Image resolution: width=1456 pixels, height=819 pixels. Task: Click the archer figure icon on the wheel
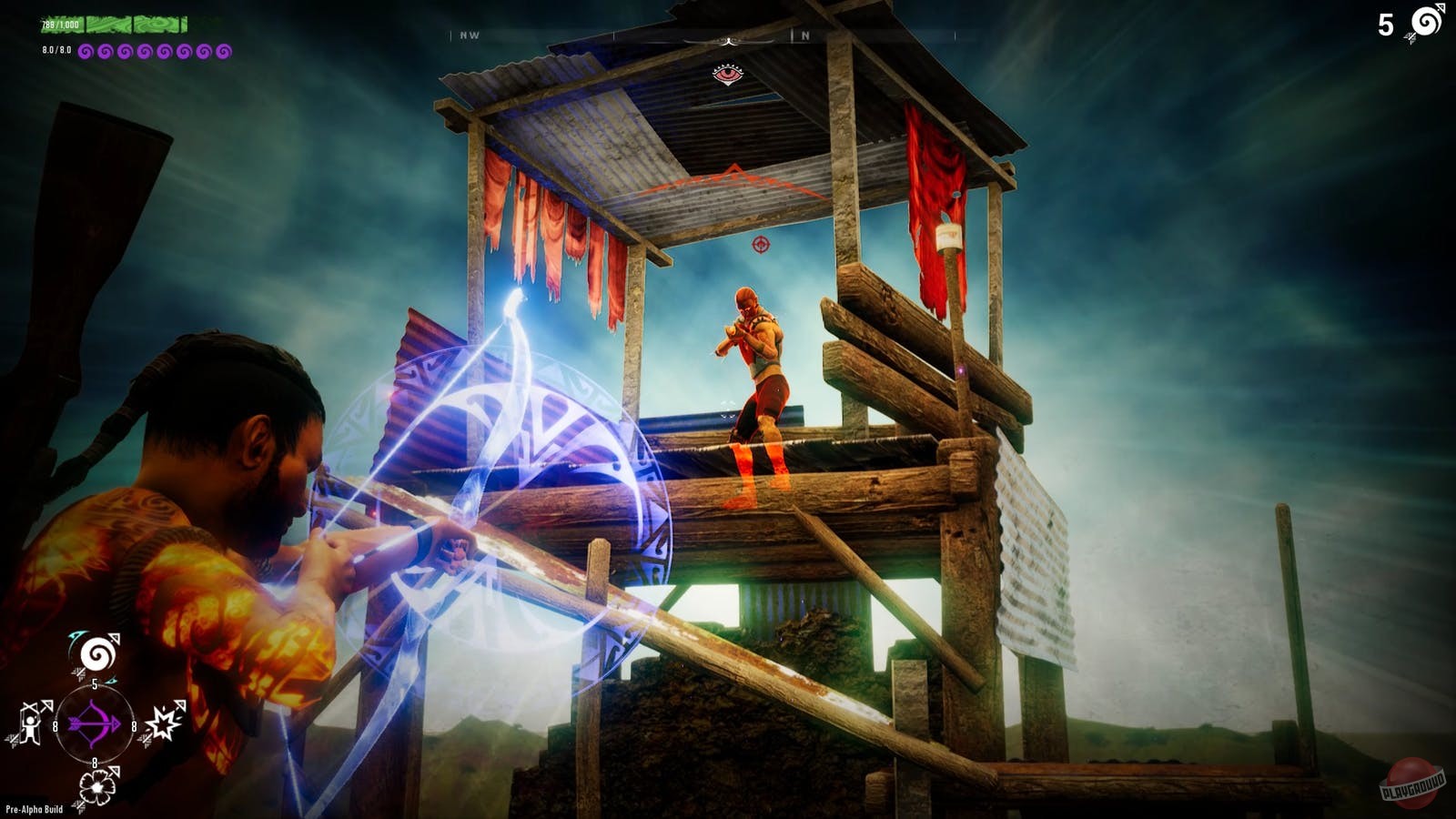click(29, 723)
